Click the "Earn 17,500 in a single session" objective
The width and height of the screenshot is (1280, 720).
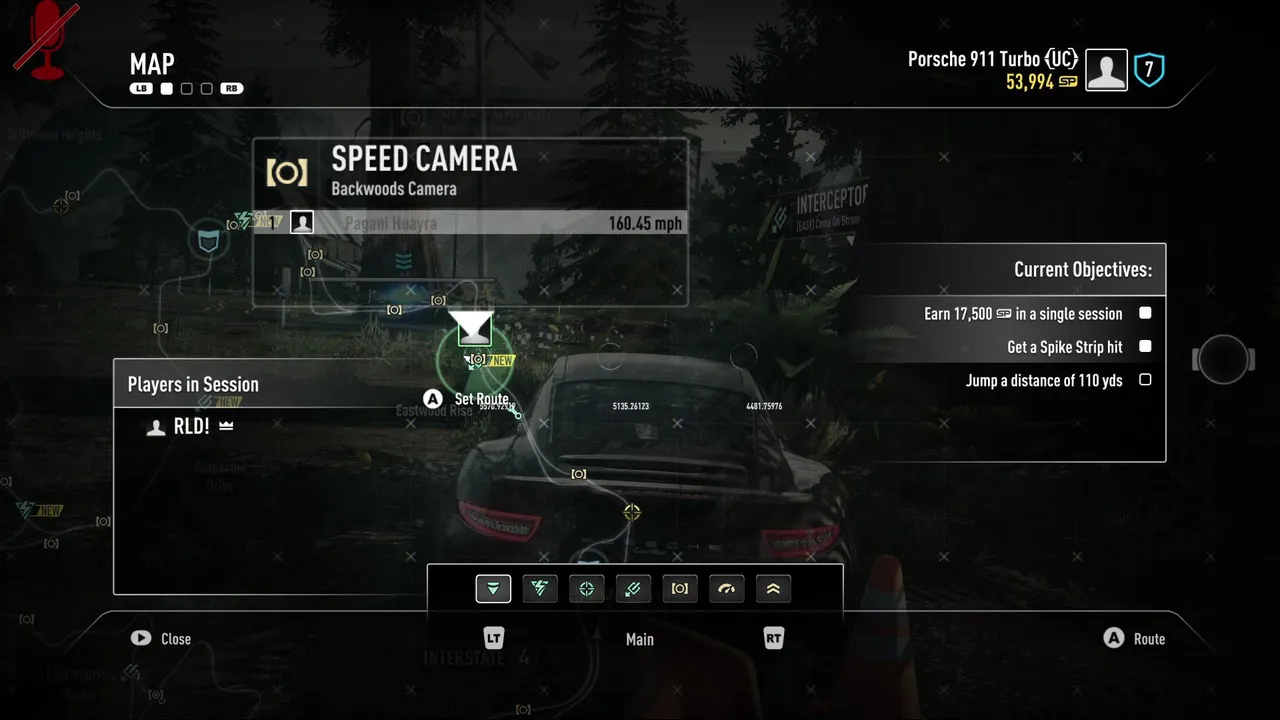[1023, 314]
